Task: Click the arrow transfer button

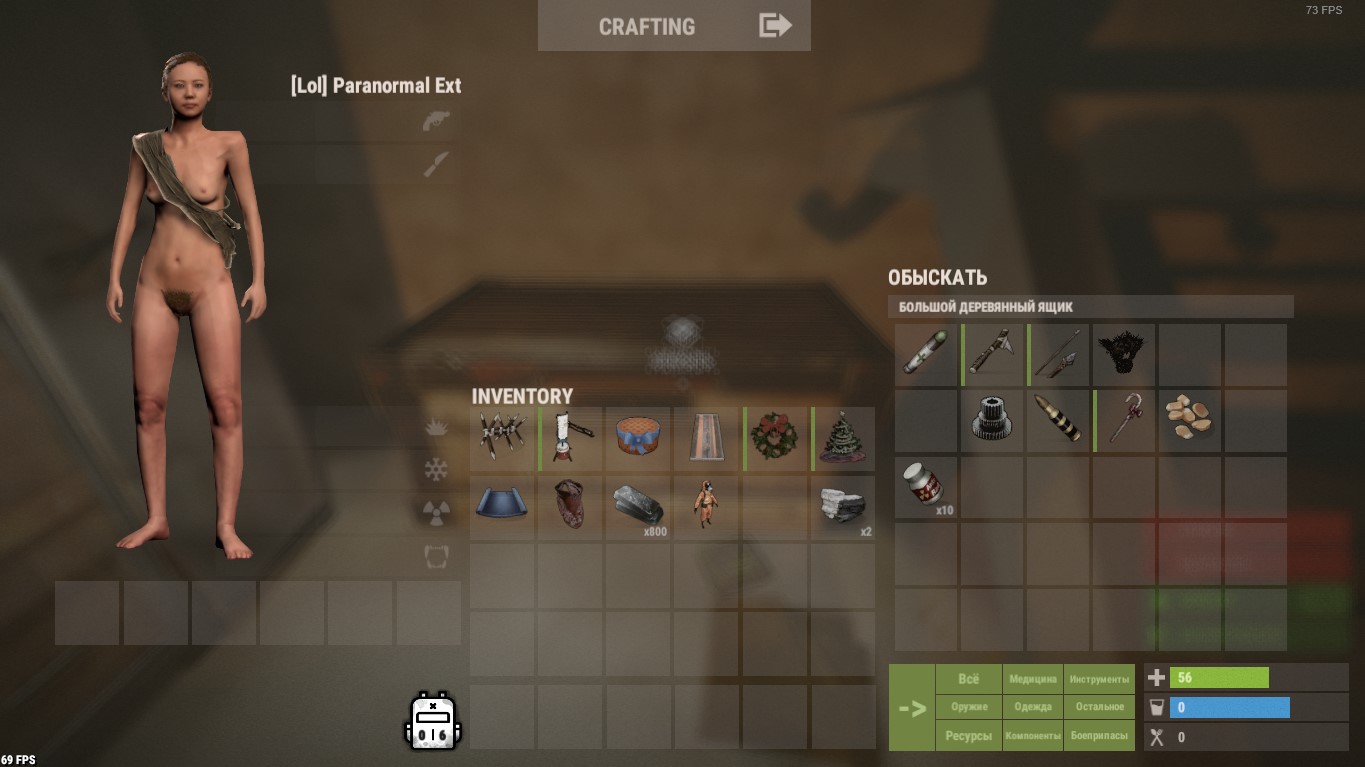Action: pos(912,708)
